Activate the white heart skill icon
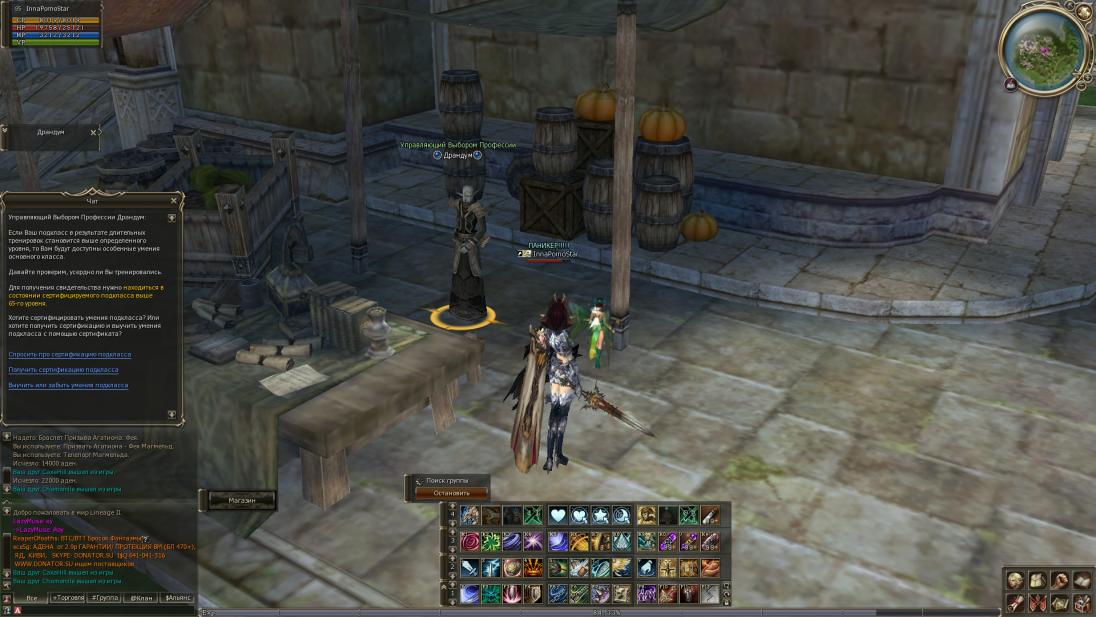 (x=556, y=516)
